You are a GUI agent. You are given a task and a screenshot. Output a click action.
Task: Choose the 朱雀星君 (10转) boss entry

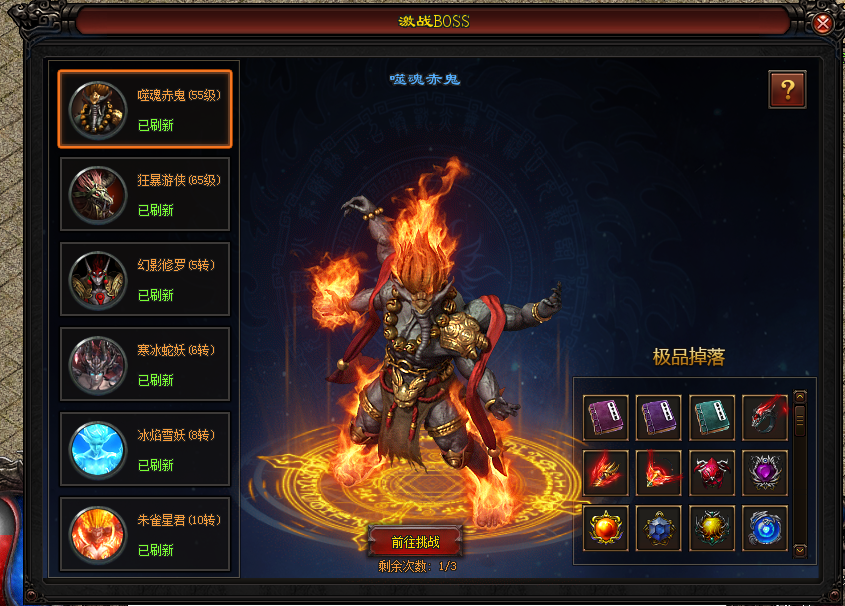click(145, 534)
